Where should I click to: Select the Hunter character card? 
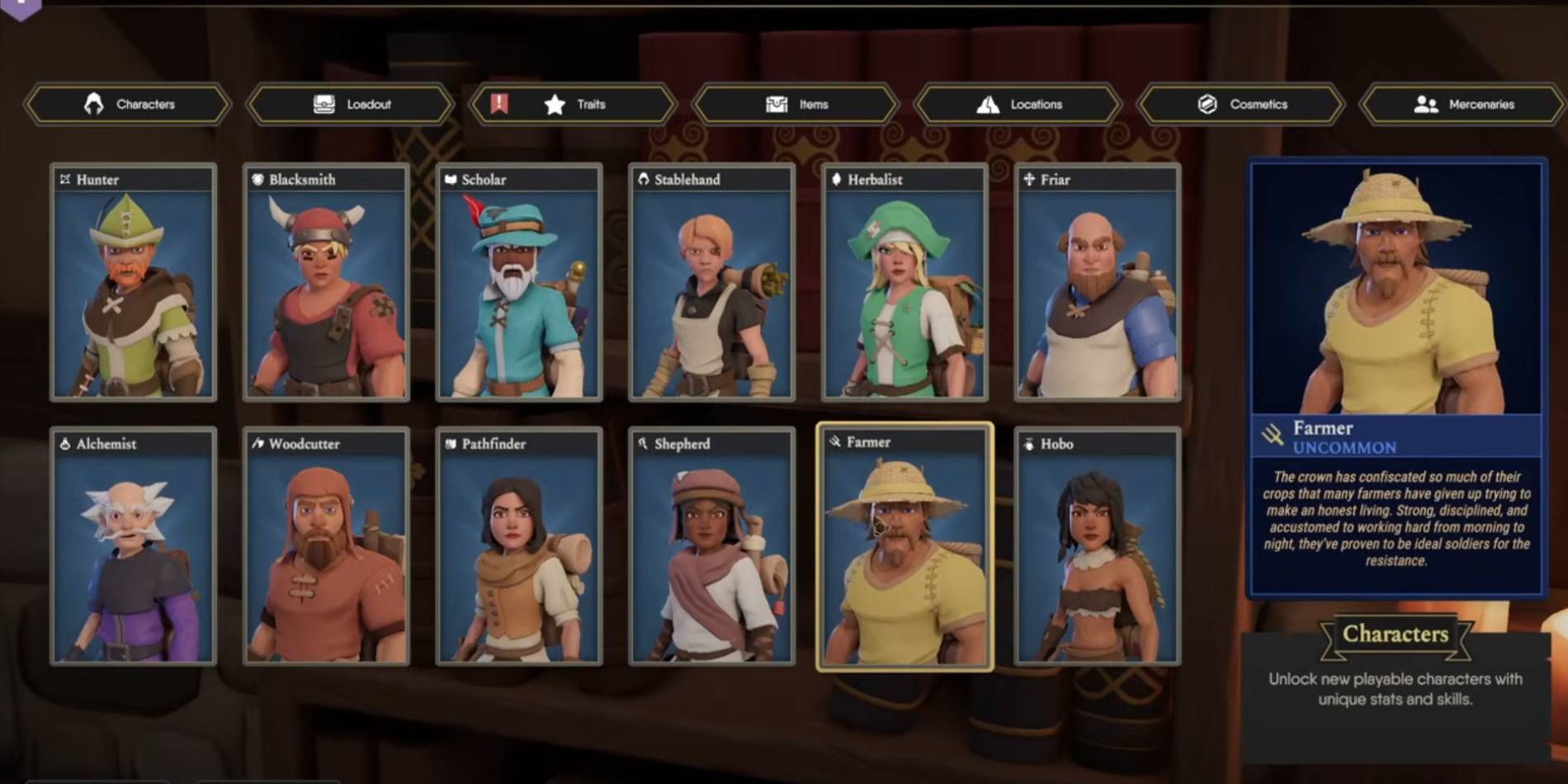[x=133, y=289]
